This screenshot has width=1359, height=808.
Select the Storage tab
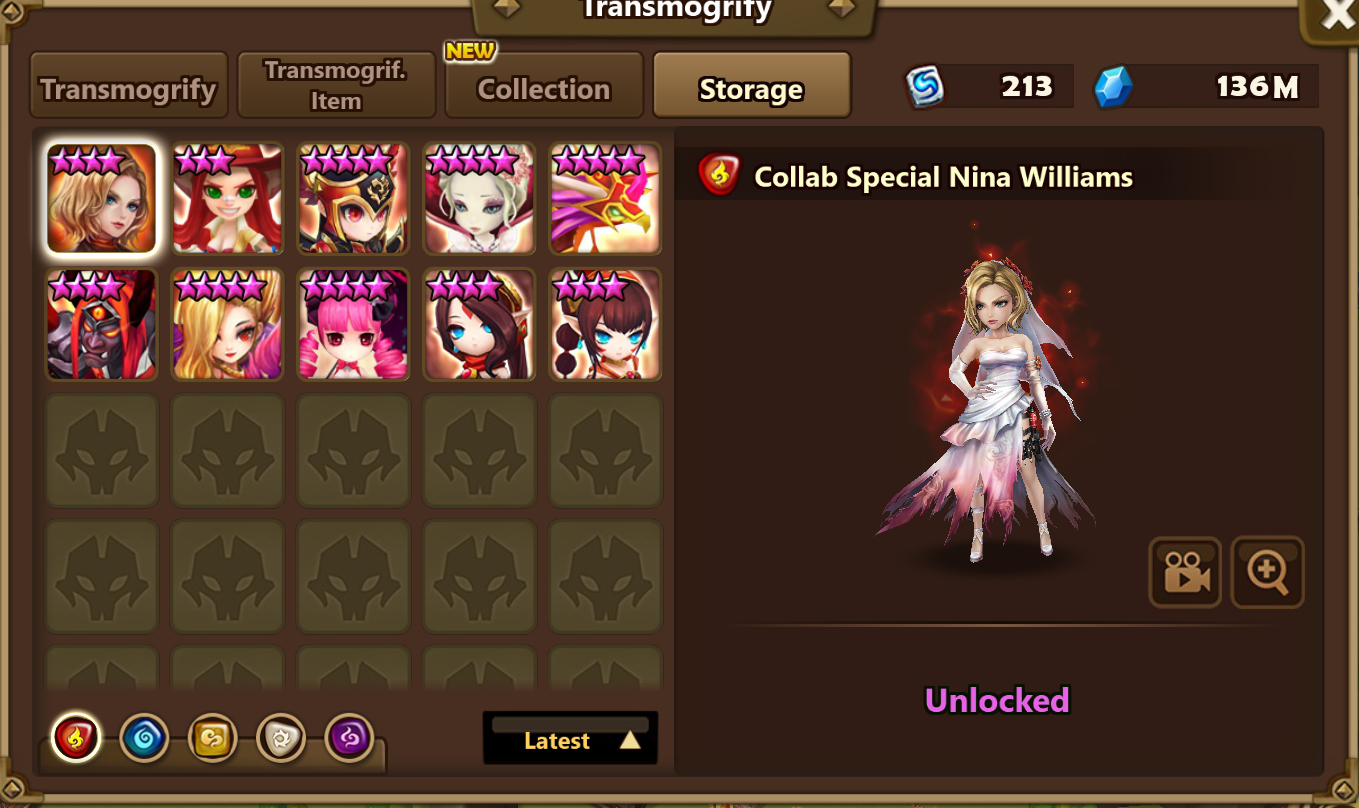(751, 88)
